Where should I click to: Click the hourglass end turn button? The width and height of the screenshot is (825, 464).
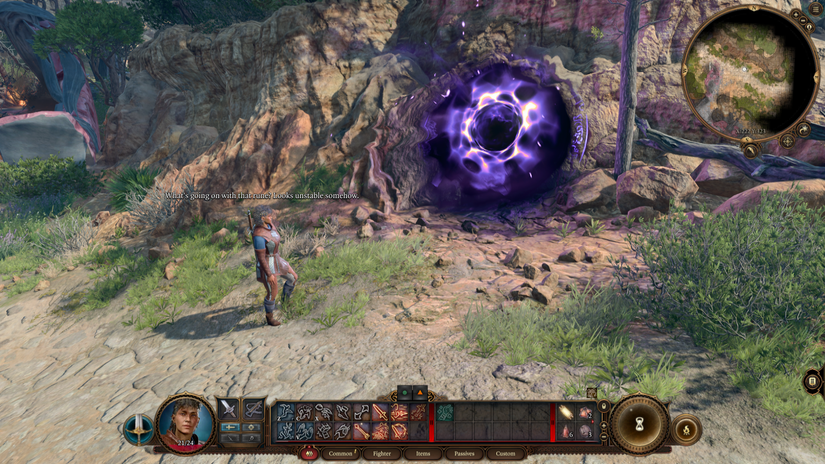coord(640,423)
